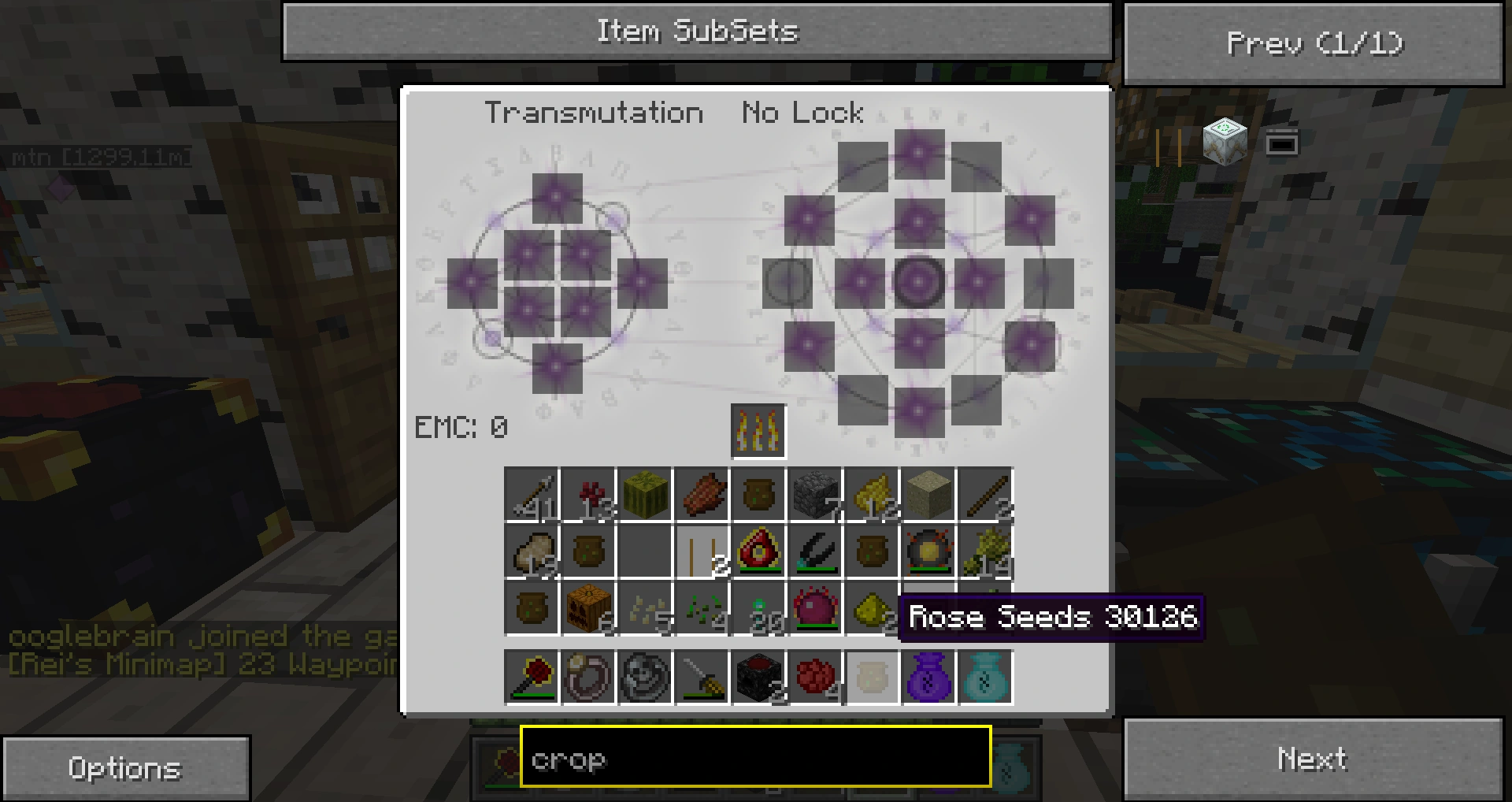The width and height of the screenshot is (1512, 802).
Task: Open the NEI Options menu
Action: 126,768
